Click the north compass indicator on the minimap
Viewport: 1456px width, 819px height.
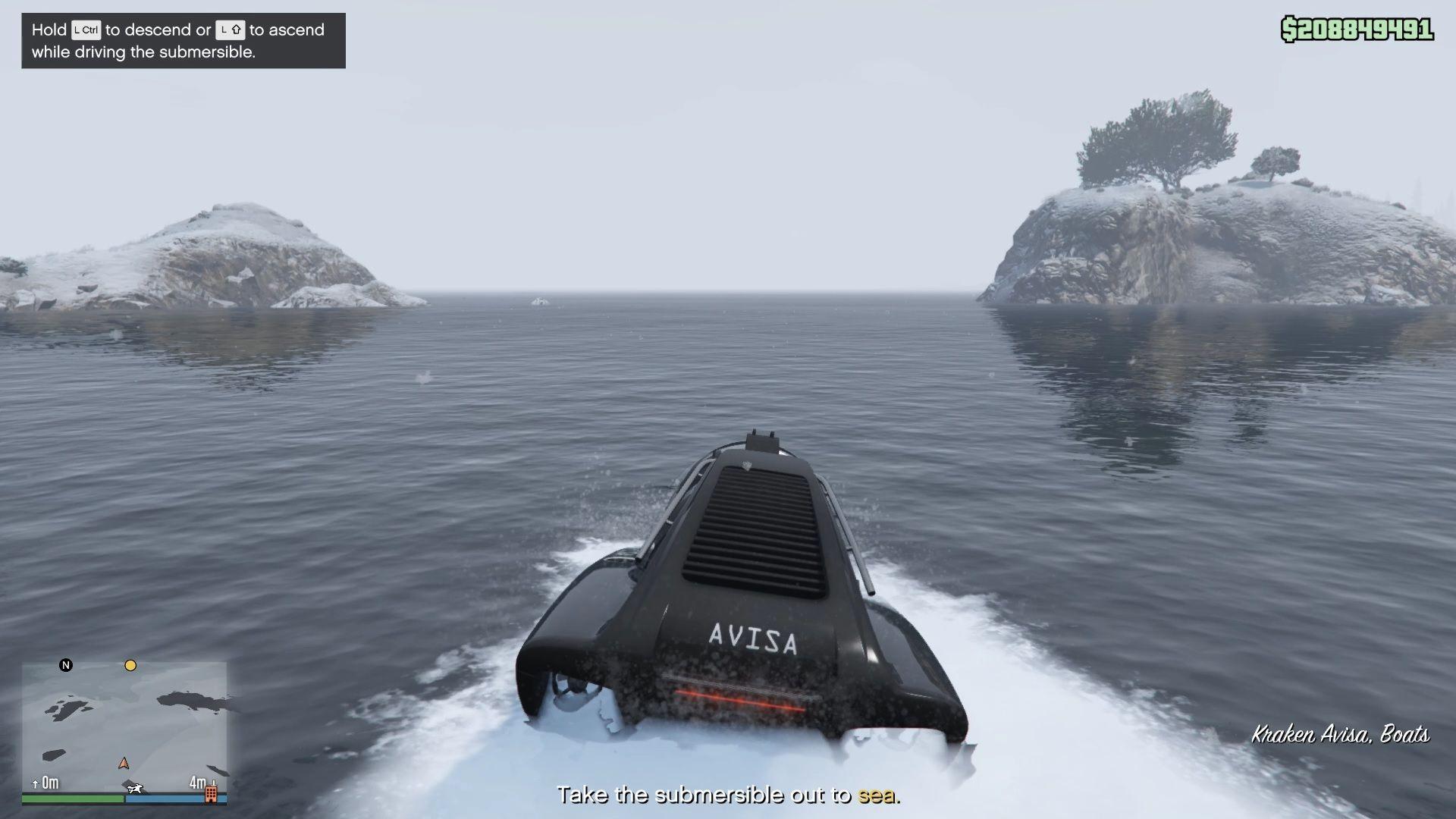[67, 665]
